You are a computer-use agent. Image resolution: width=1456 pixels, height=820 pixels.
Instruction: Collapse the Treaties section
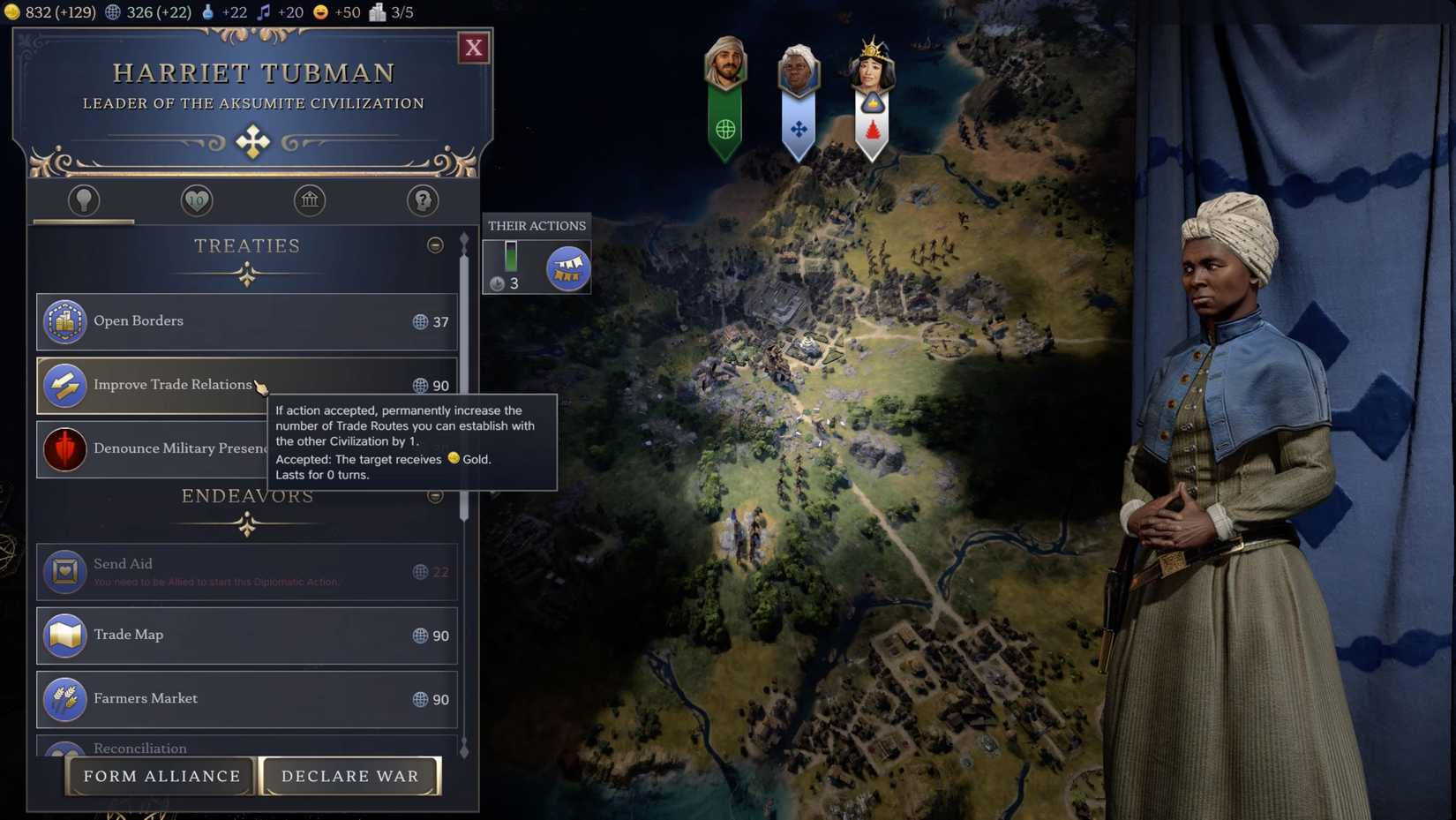tap(435, 245)
